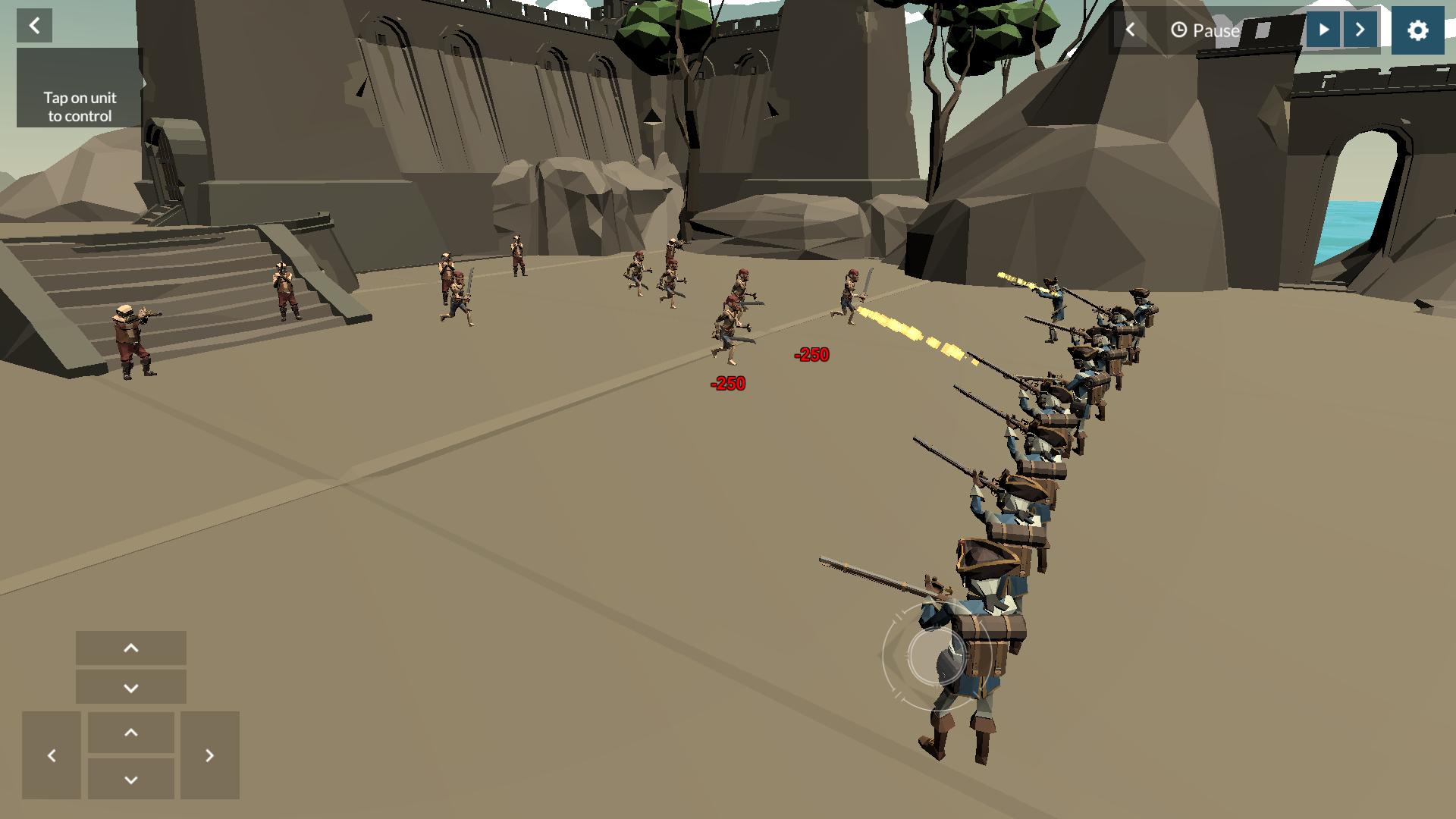Open the settings gear menu
This screenshot has height=819, width=1456.
1417,30
